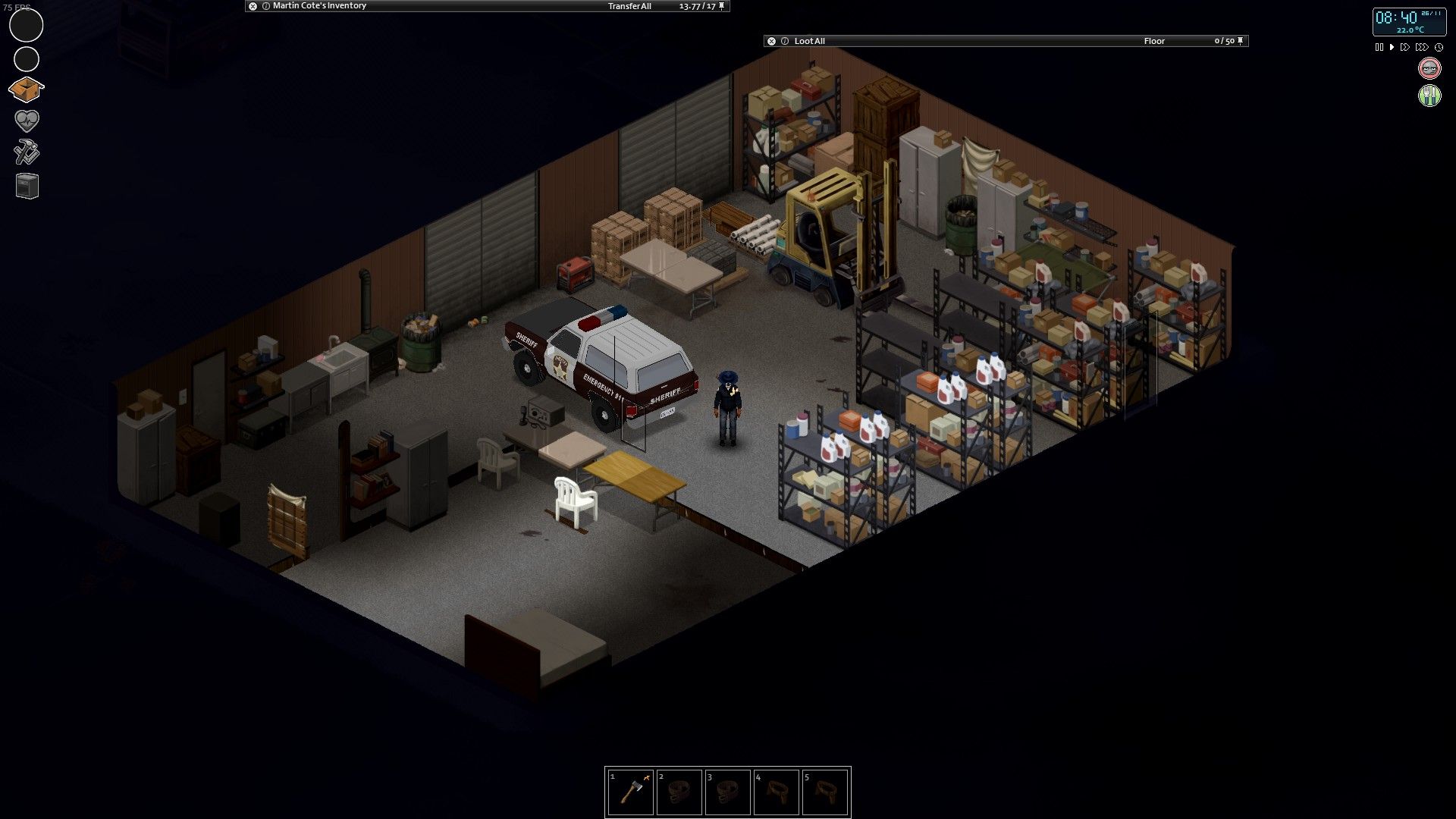Close the loot panel

coord(771,41)
